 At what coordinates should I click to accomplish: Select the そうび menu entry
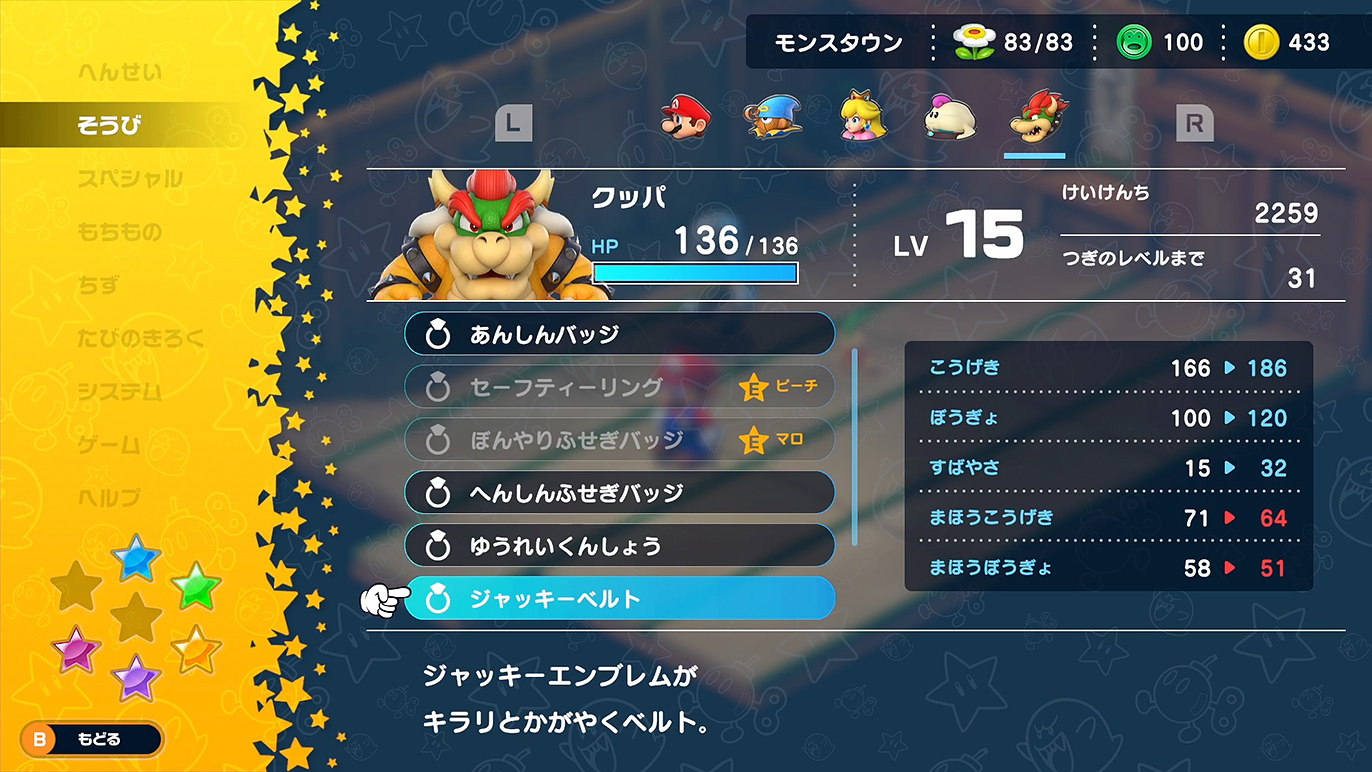pos(109,125)
